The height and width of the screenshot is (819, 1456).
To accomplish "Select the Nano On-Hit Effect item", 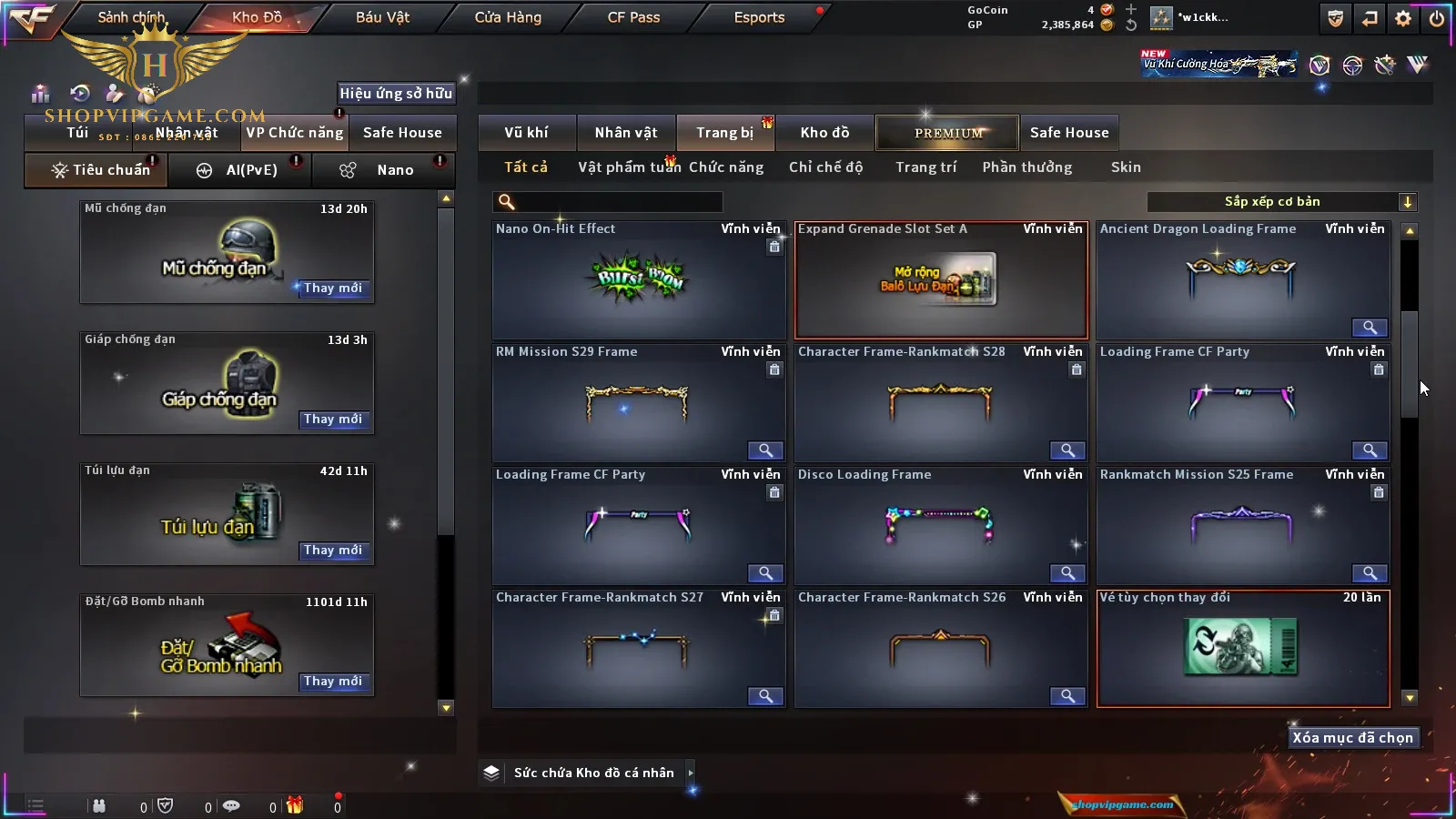I will (638, 280).
